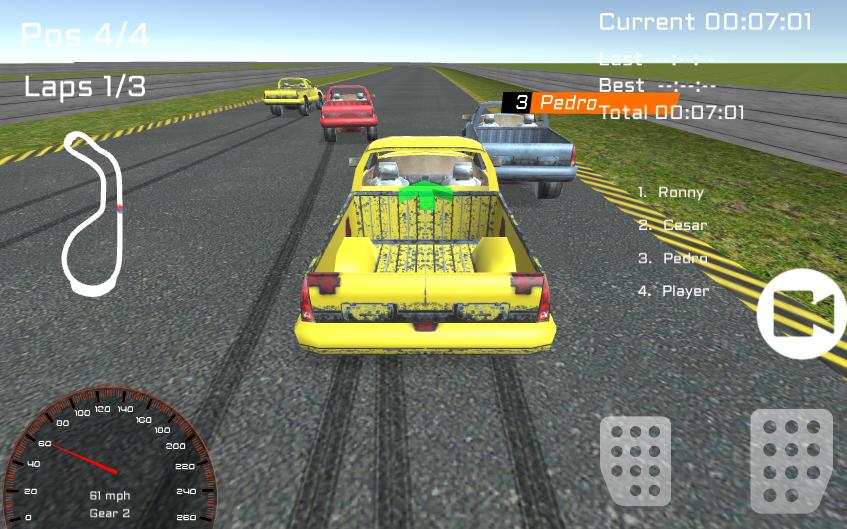Tap the accelerator pedal

pos(791,459)
